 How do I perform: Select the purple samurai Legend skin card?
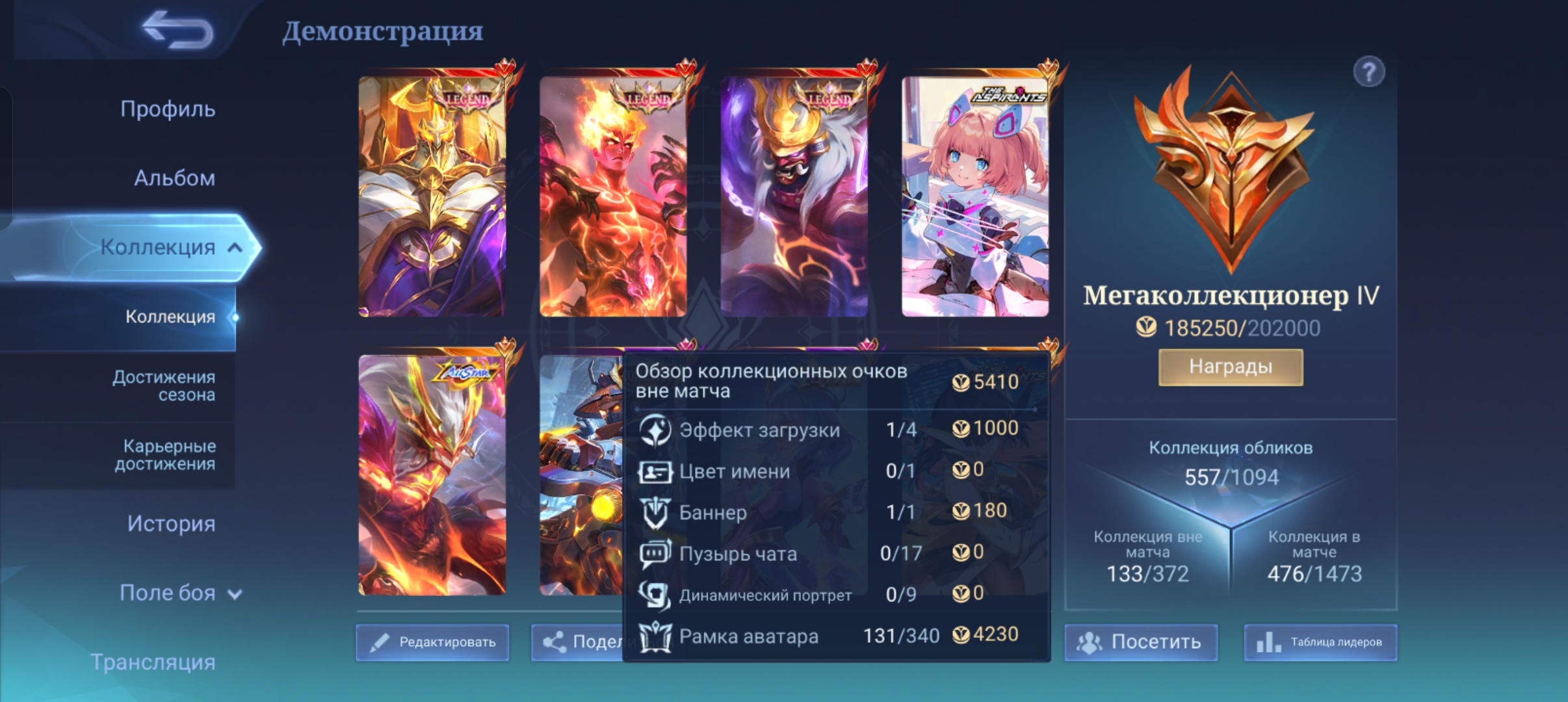pyautogui.click(x=794, y=196)
